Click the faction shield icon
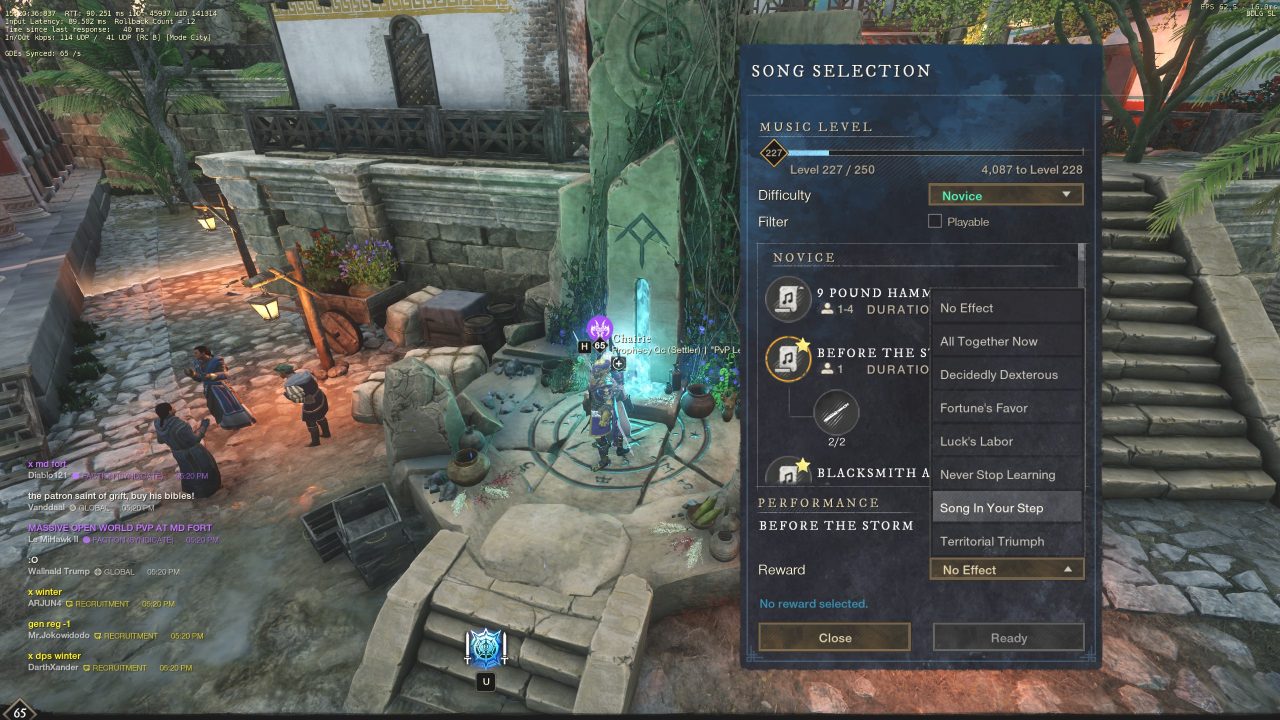 [486, 649]
